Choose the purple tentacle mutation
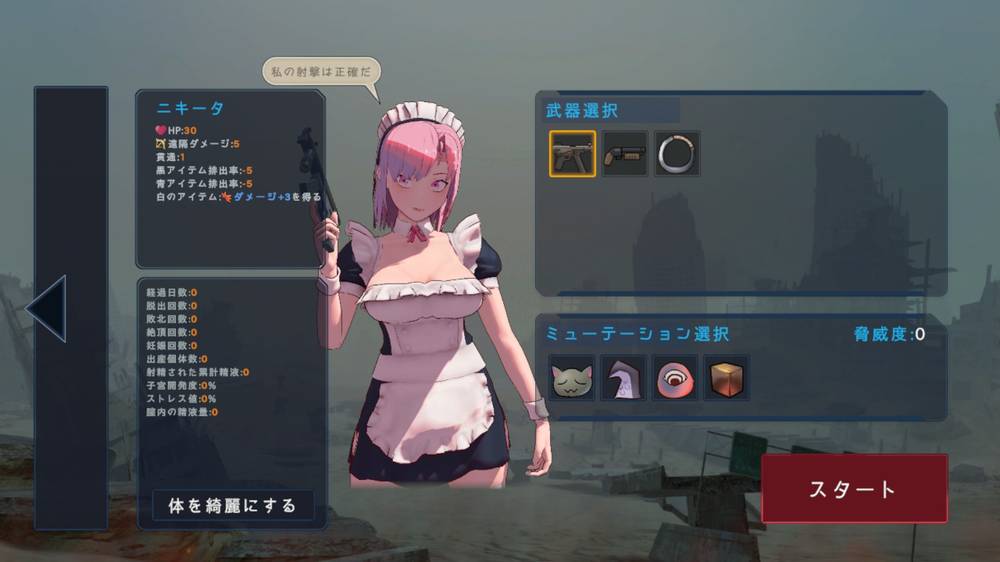The width and height of the screenshot is (1000, 562). click(624, 378)
